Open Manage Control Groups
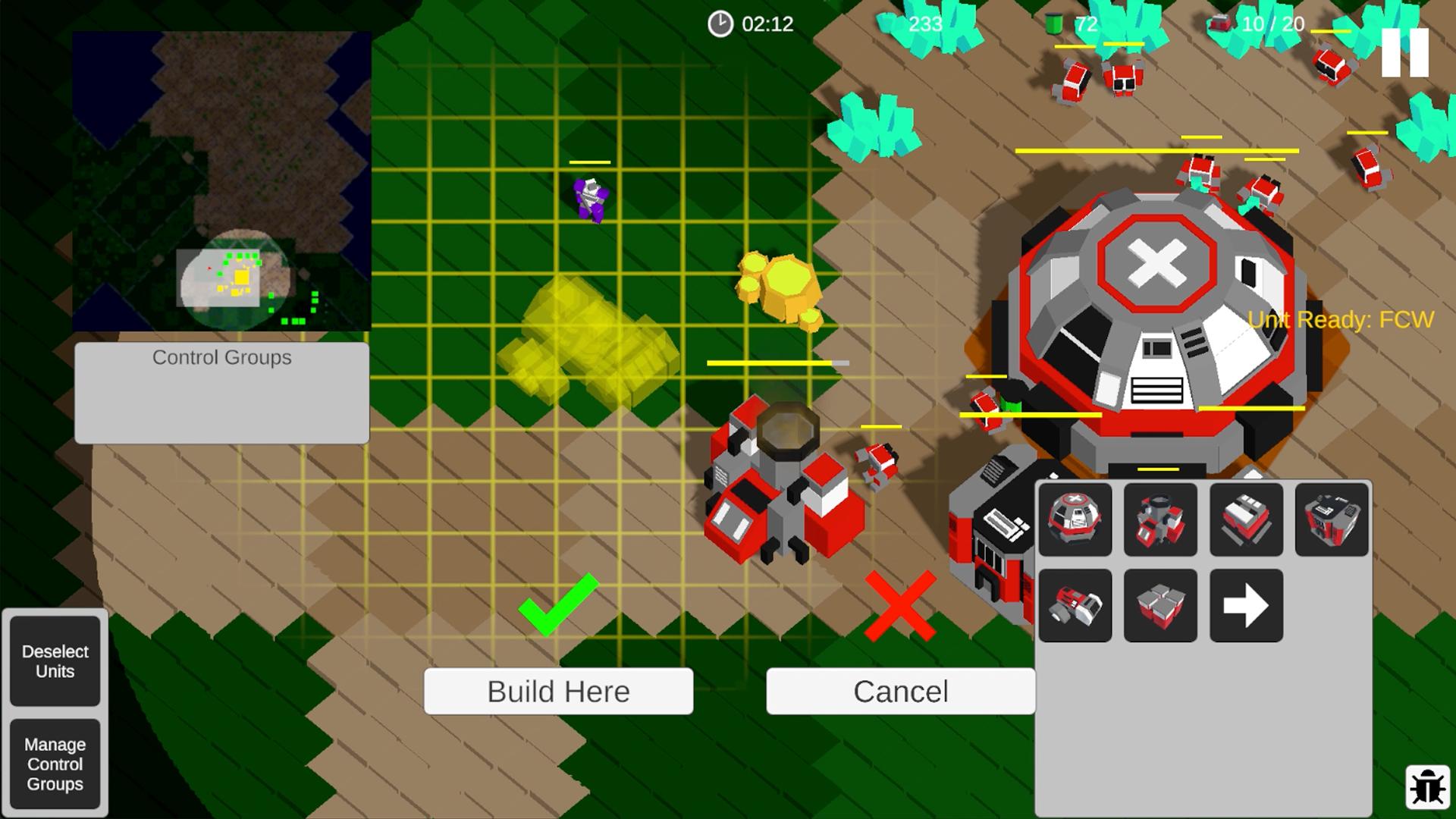This screenshot has height=819, width=1456. pyautogui.click(x=55, y=764)
